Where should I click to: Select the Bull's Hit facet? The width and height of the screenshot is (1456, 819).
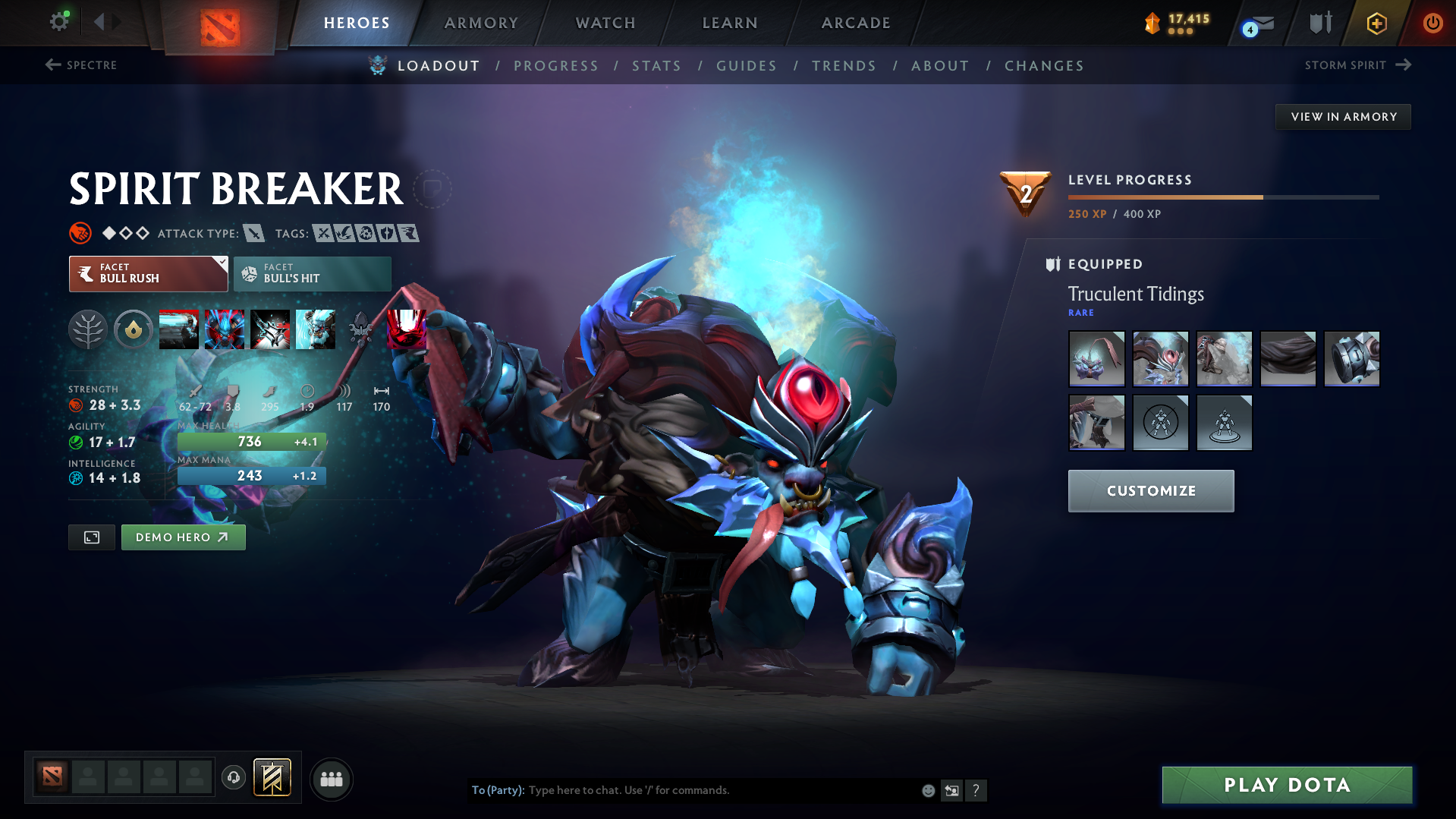pyautogui.click(x=313, y=274)
